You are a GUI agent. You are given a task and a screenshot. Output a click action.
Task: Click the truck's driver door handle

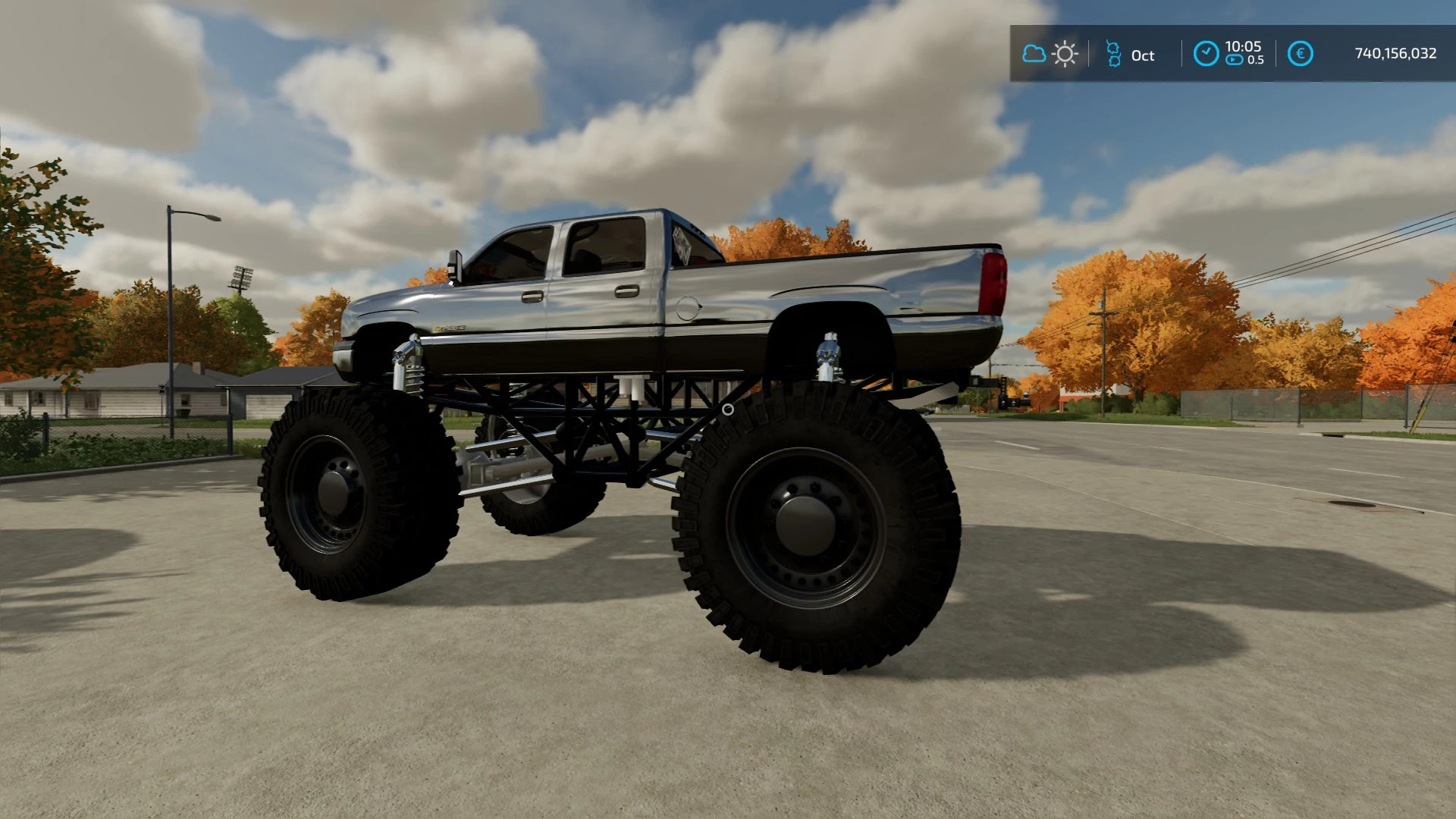click(x=532, y=296)
